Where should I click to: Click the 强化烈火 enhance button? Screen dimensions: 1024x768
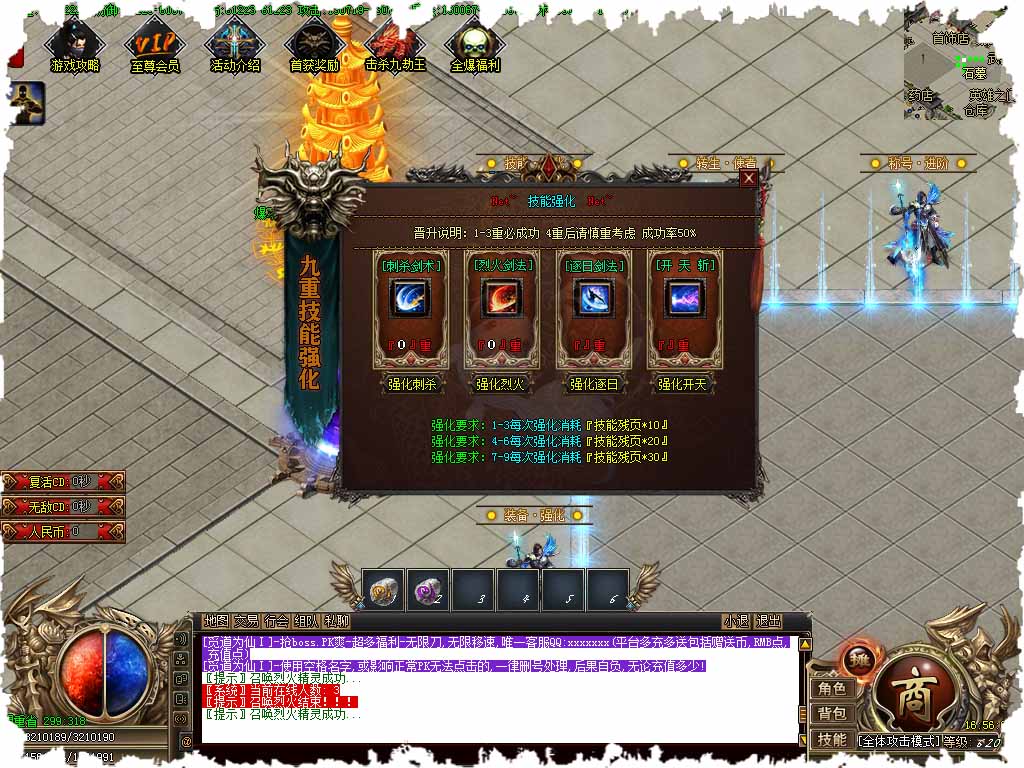[x=501, y=384]
